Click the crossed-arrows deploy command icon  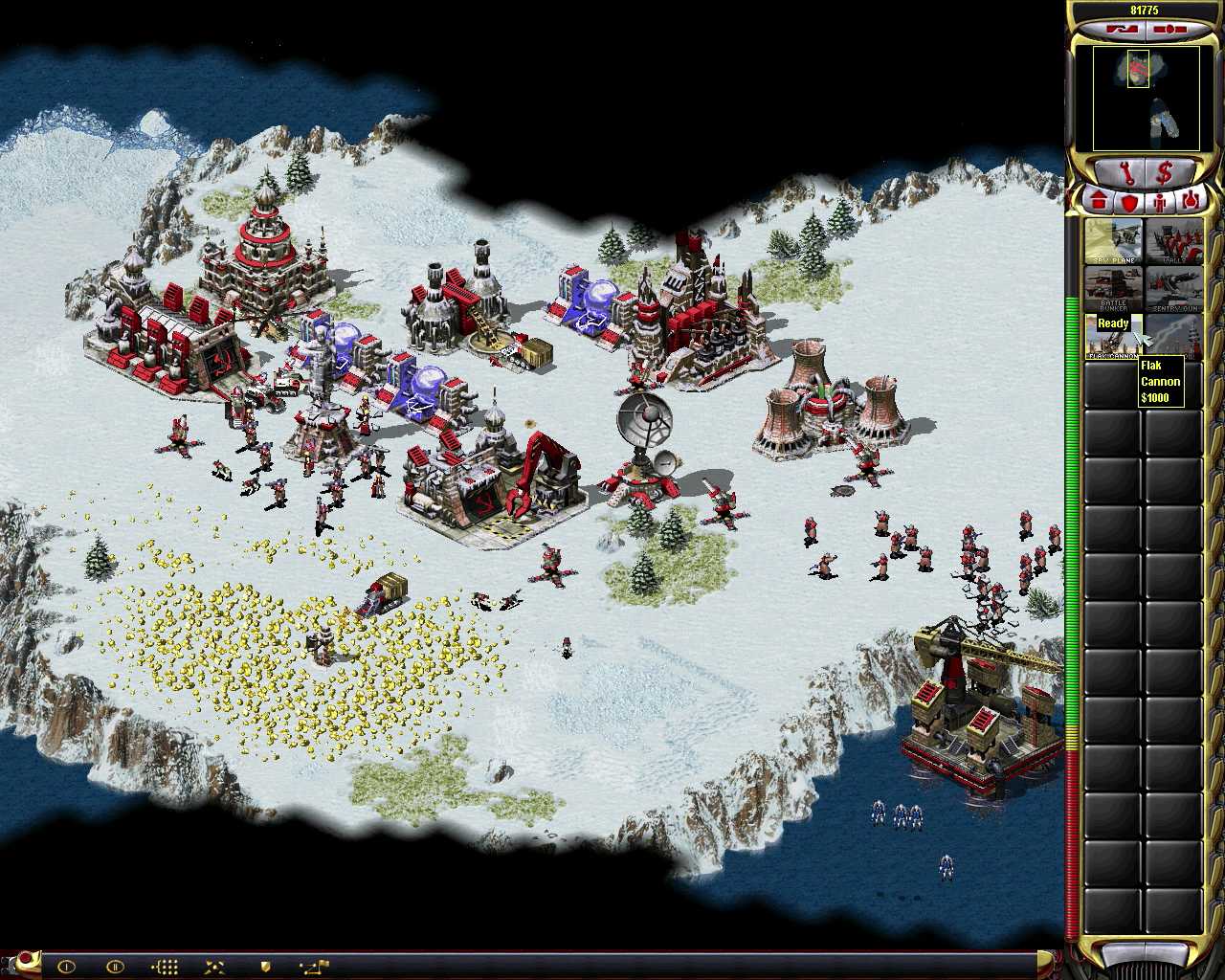(x=214, y=967)
